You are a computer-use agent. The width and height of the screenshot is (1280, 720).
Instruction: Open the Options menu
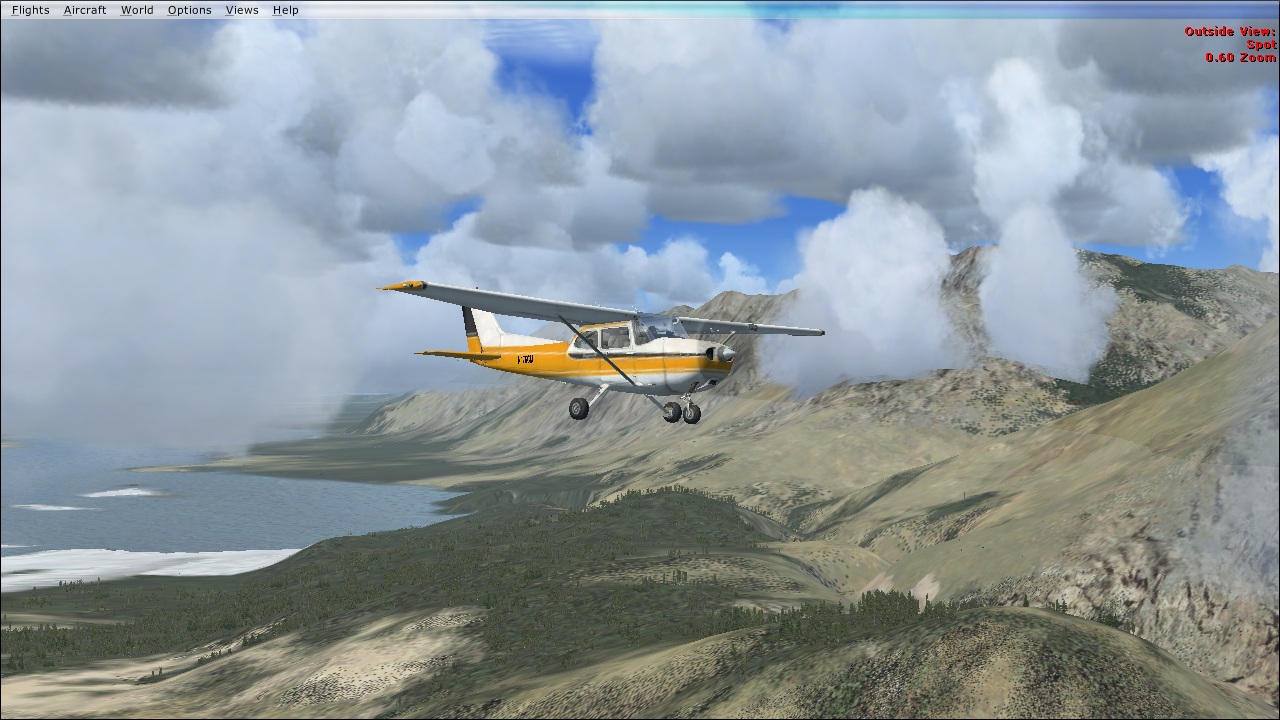[189, 10]
